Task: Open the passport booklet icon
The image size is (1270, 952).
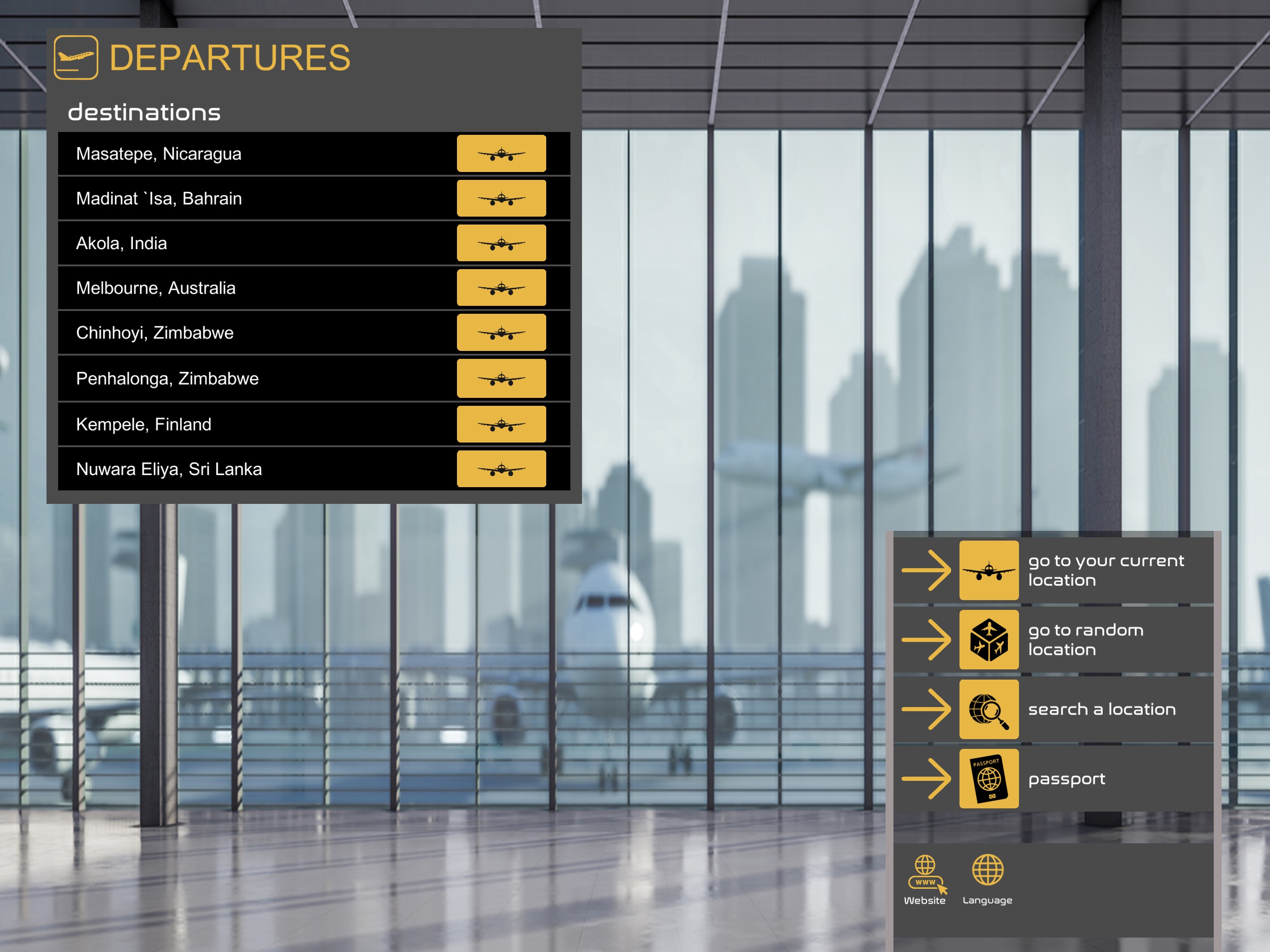Action: click(x=989, y=779)
